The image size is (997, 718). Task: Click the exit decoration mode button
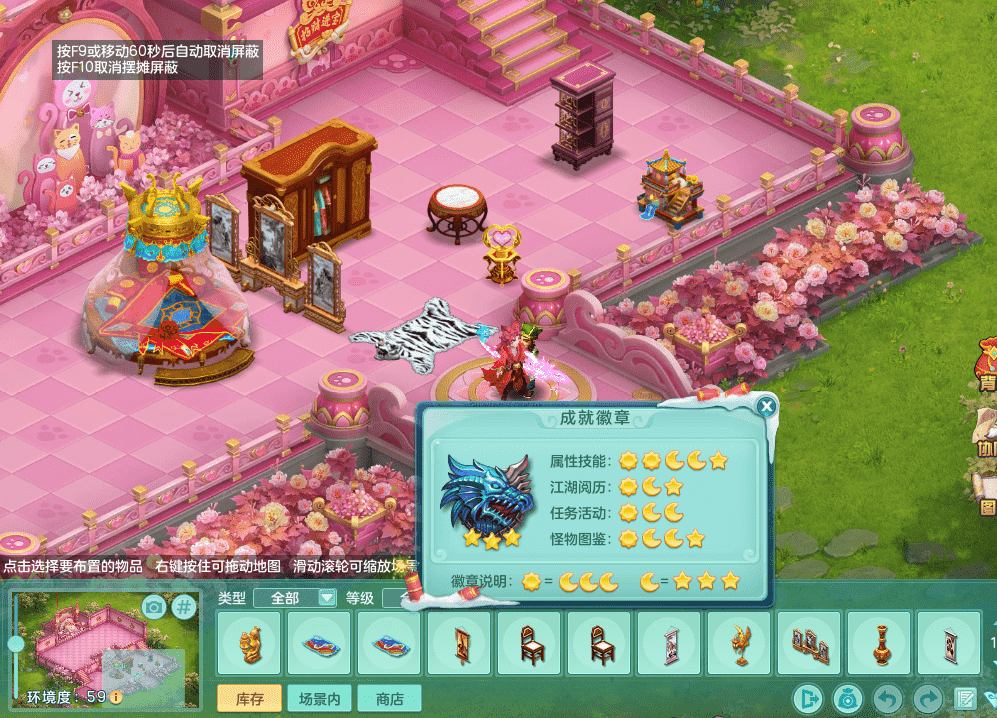coord(807,698)
